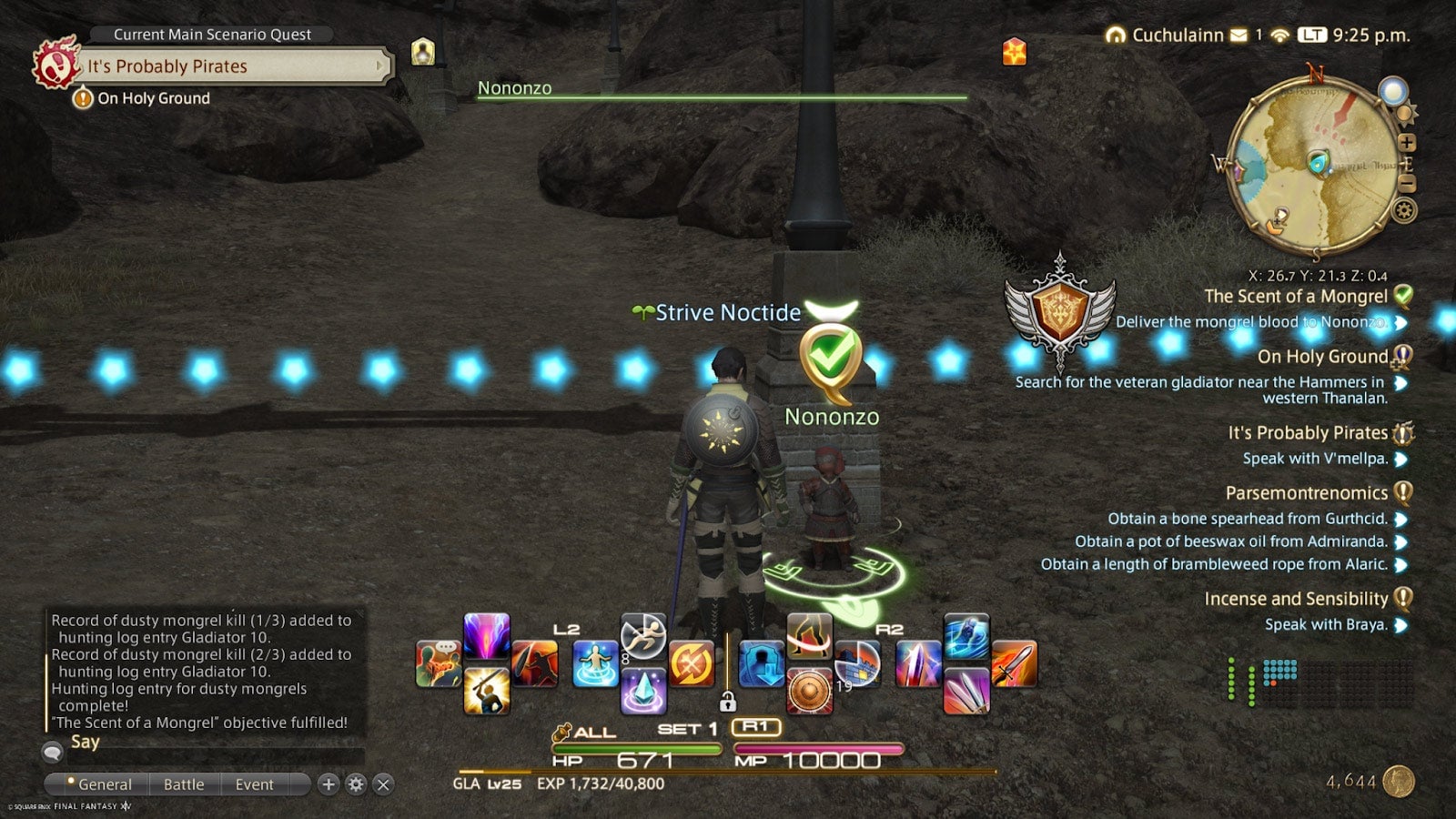This screenshot has width=1456, height=819.
Task: Select the Flash action with orange cross icon
Action: 691,665
